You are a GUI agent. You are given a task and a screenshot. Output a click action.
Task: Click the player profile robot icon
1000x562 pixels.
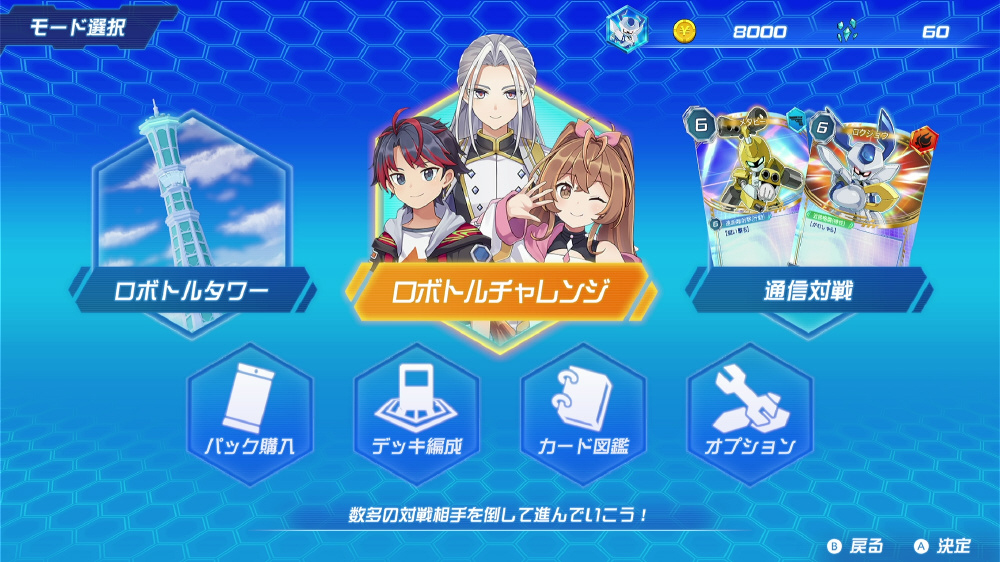[x=628, y=27]
